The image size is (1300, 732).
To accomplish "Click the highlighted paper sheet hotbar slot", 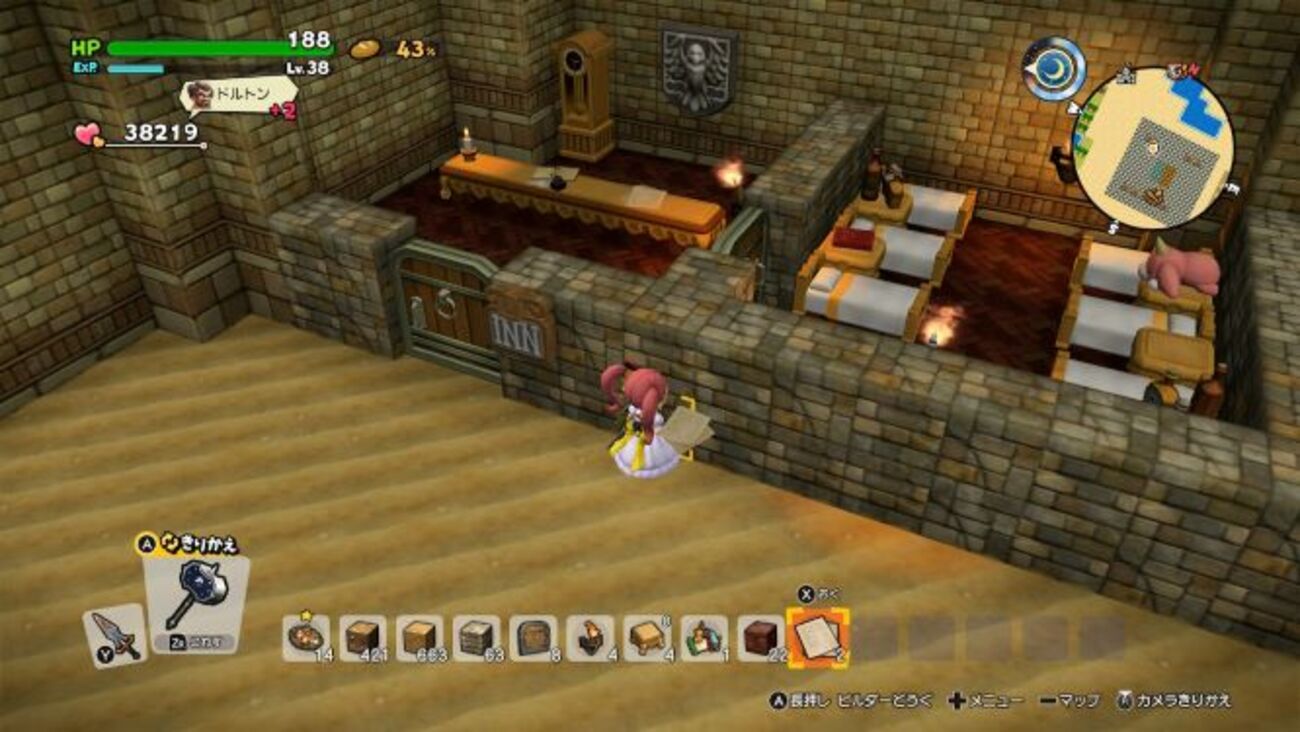I will click(x=818, y=636).
